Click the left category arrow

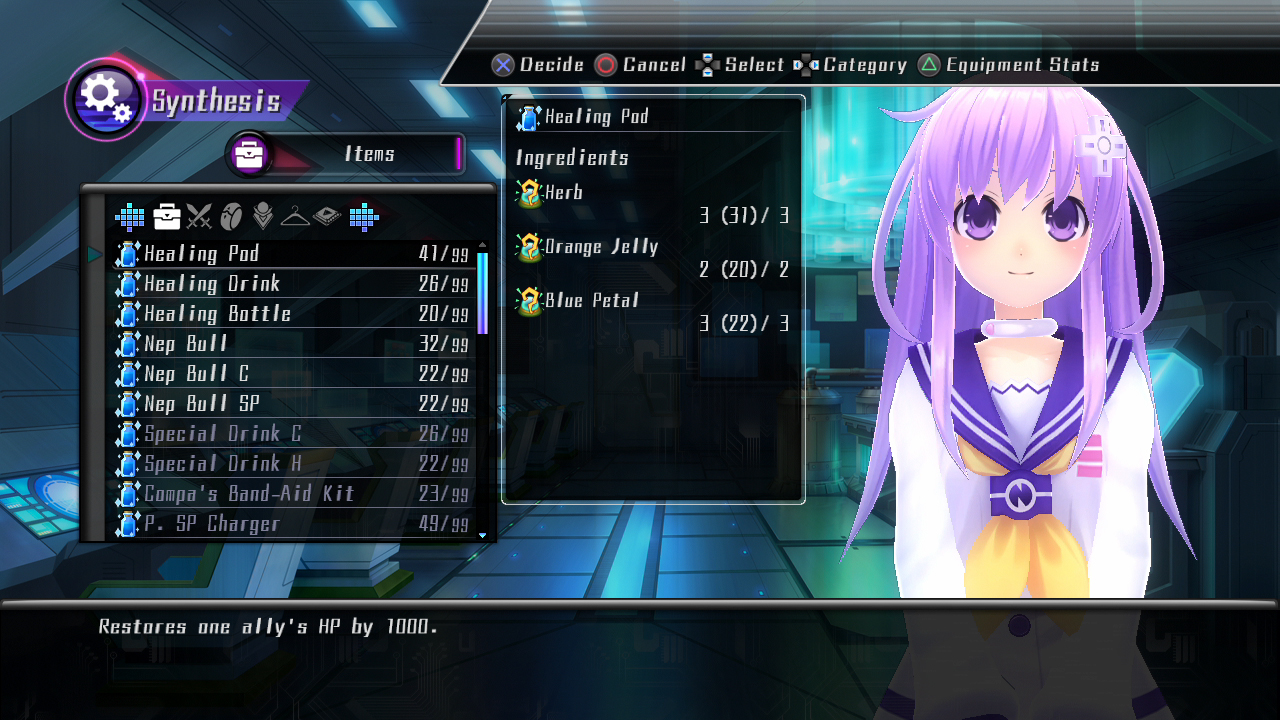tap(130, 216)
